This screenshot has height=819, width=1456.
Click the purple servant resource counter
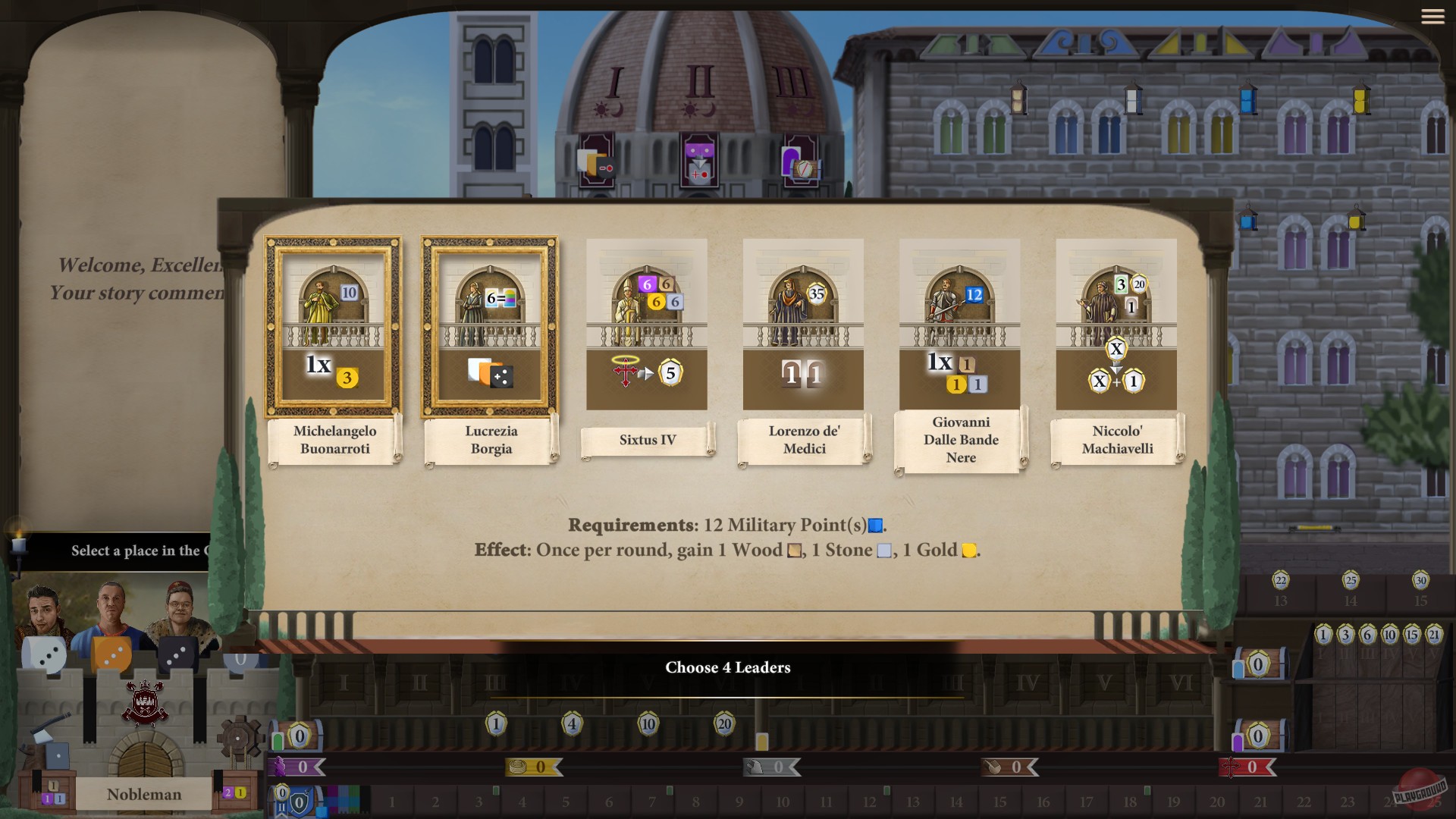click(x=297, y=767)
